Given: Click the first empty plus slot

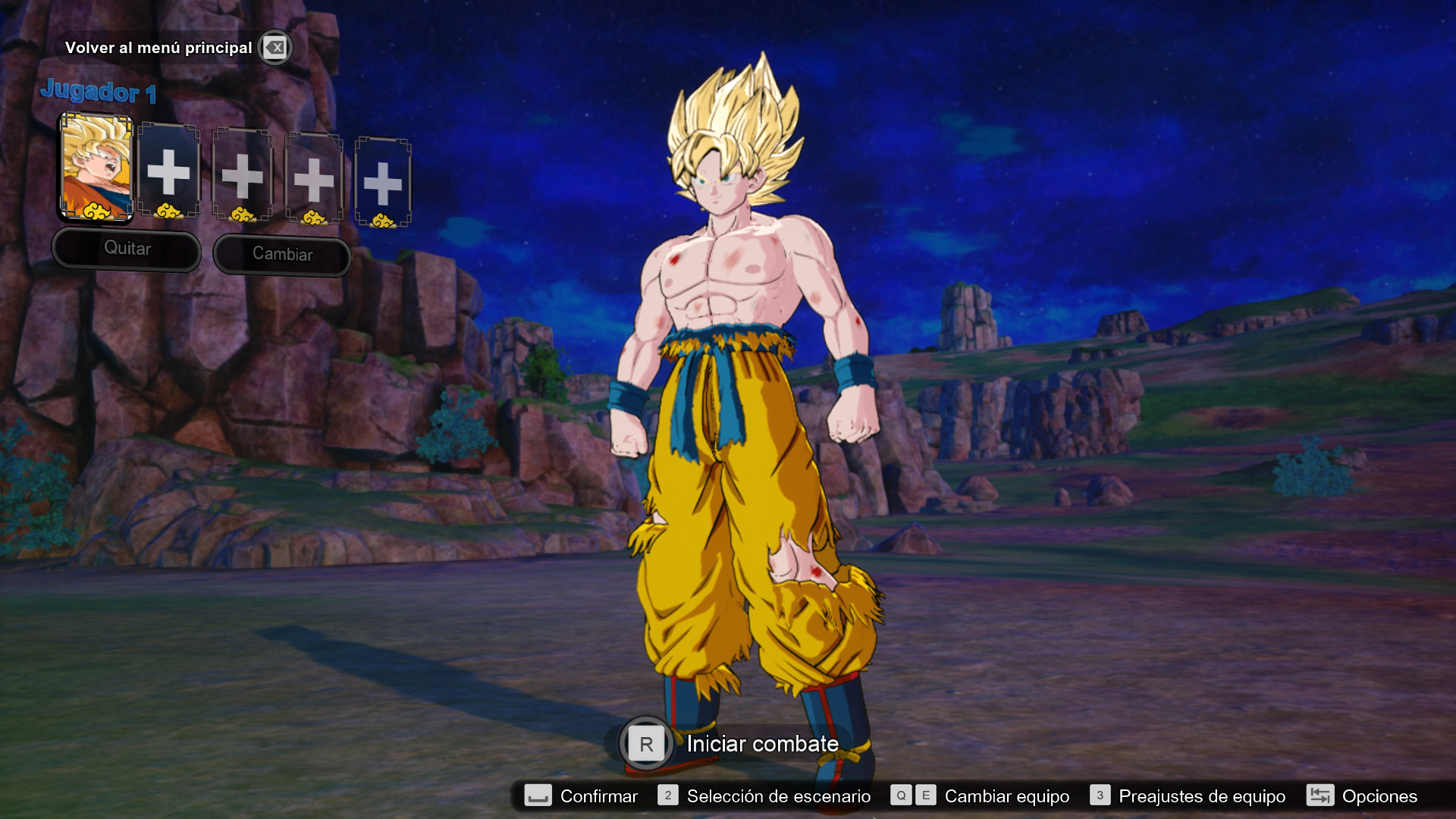Looking at the screenshot, I should (170, 172).
